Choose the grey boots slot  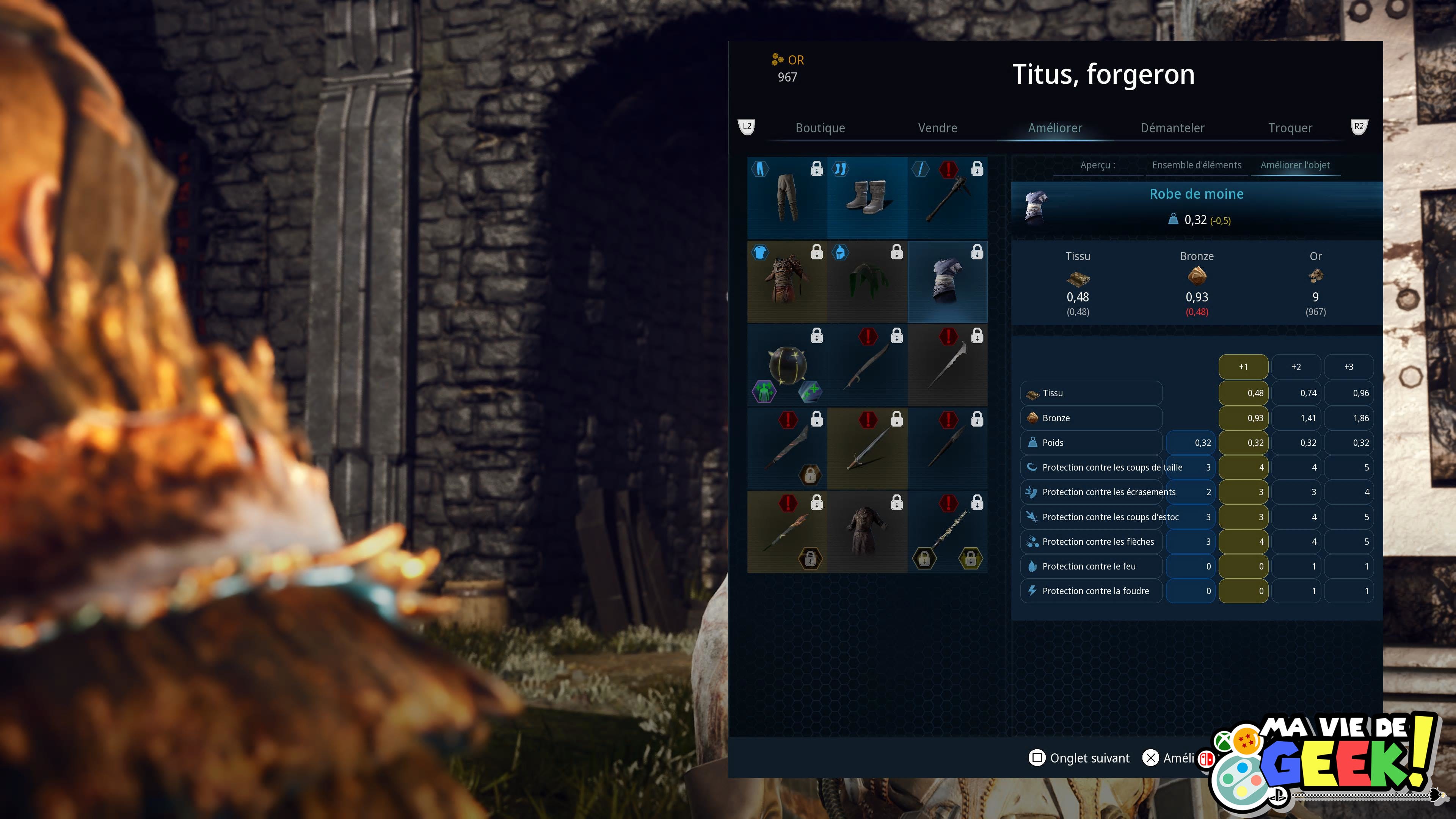coord(867,198)
